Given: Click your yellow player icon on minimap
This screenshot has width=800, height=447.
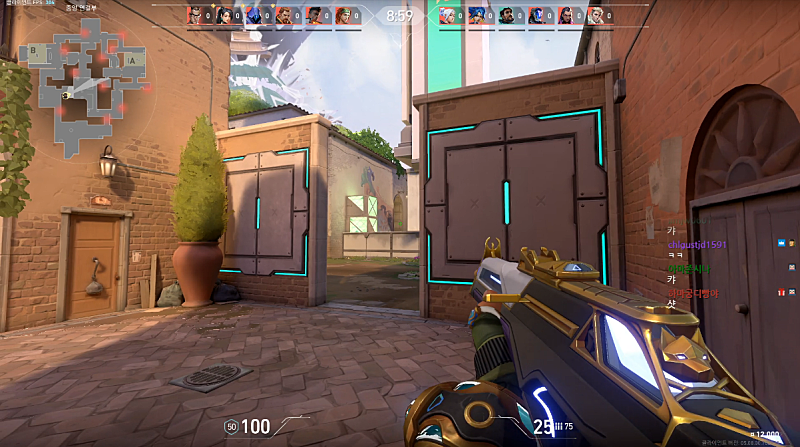Looking at the screenshot, I should 67,95.
